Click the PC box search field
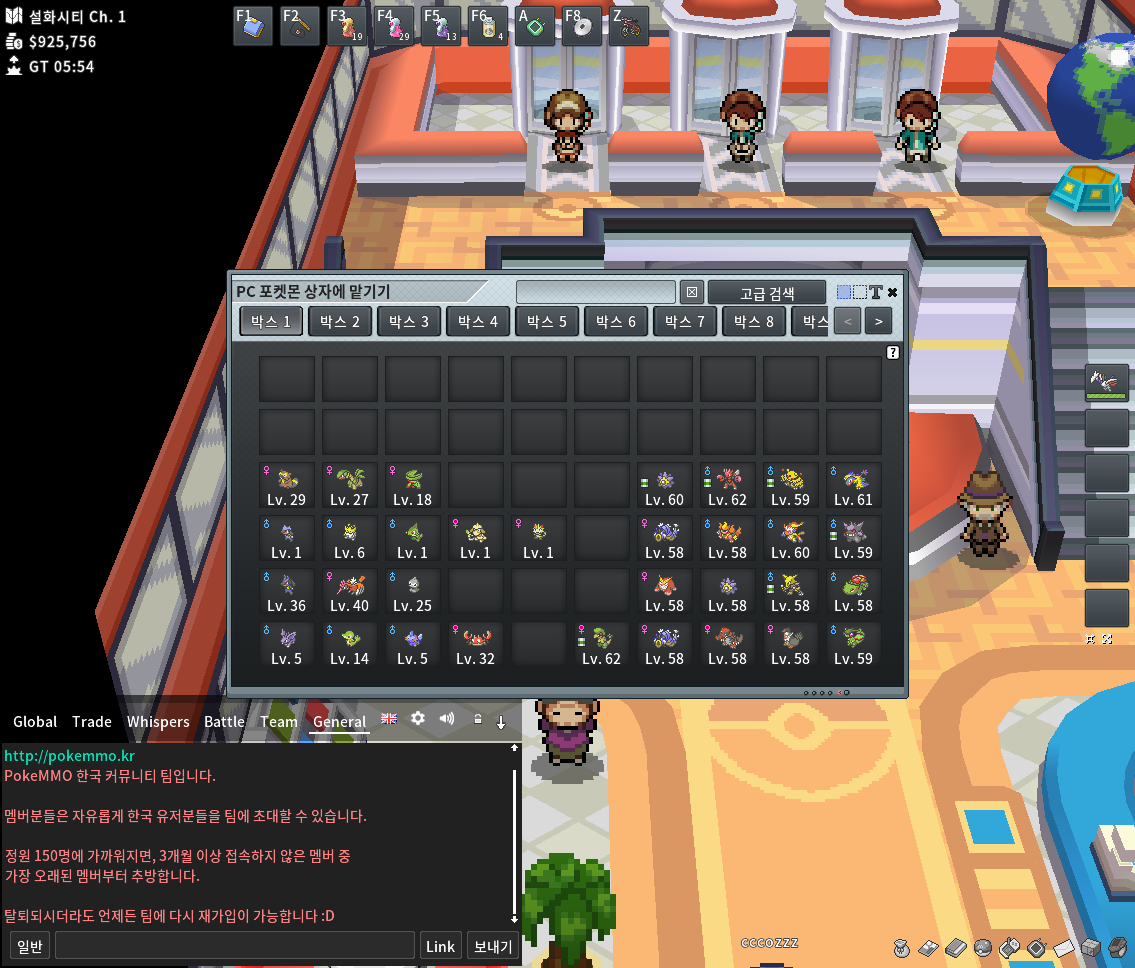Image resolution: width=1135 pixels, height=968 pixels. coord(596,292)
